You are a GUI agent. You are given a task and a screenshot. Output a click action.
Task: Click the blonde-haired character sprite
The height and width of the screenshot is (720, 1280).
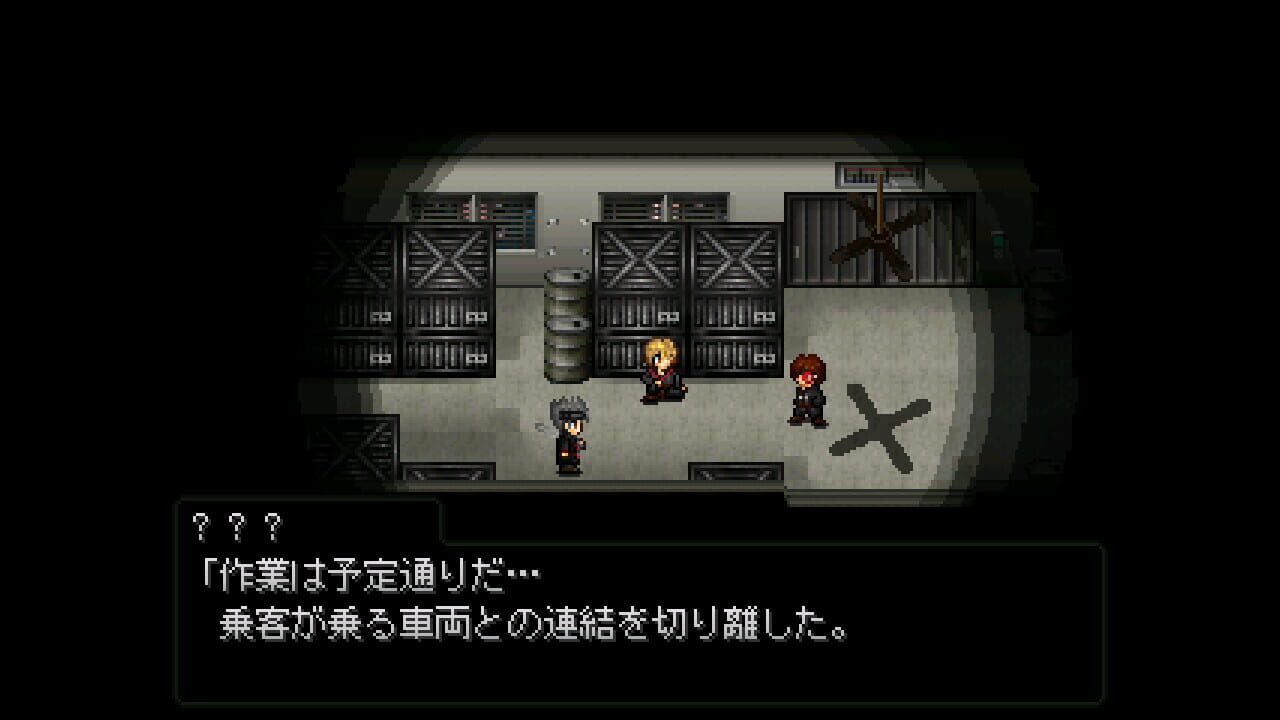point(662,378)
